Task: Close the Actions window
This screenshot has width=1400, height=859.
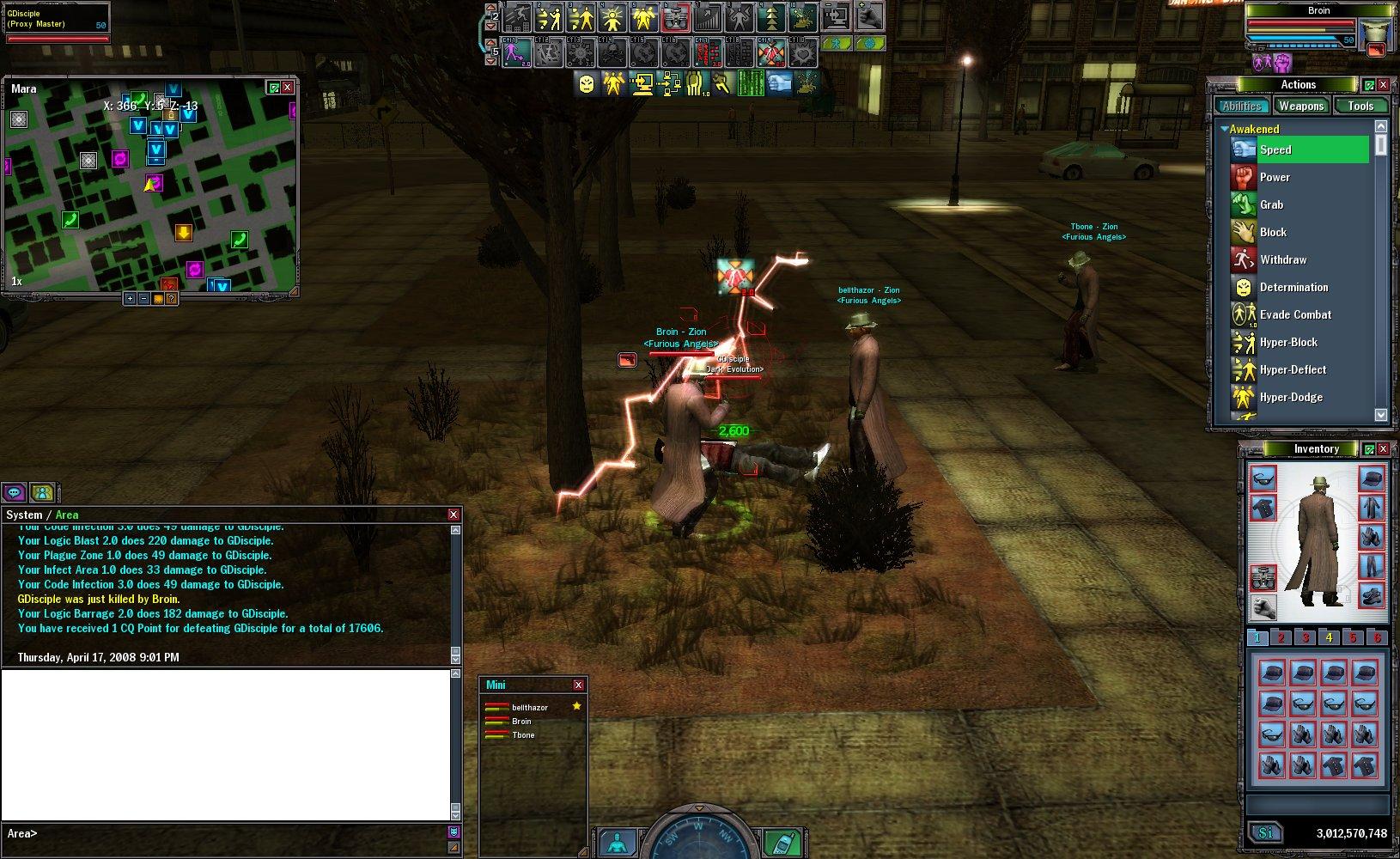Action: click(1383, 84)
